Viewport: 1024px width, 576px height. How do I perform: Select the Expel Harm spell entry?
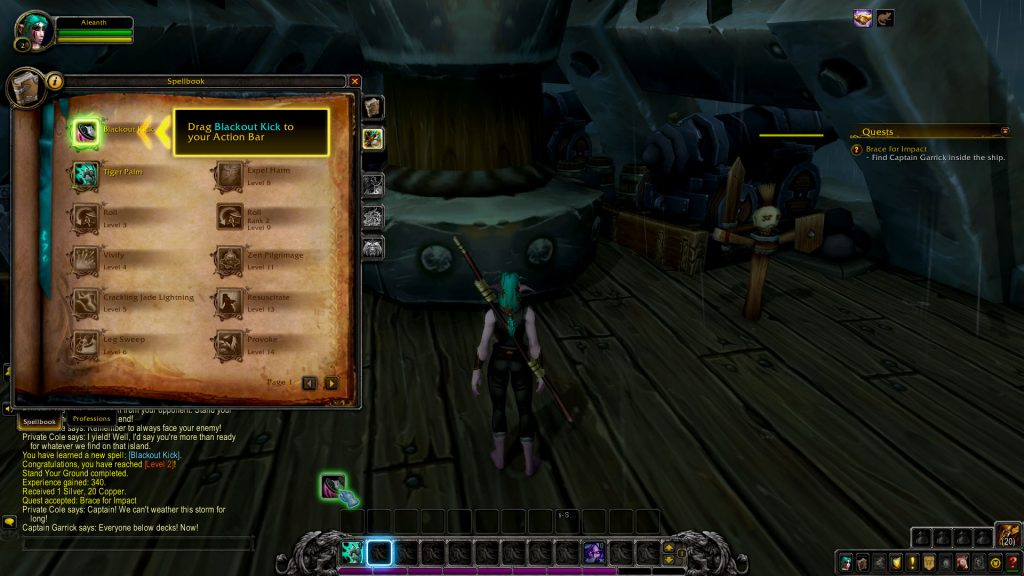230,175
